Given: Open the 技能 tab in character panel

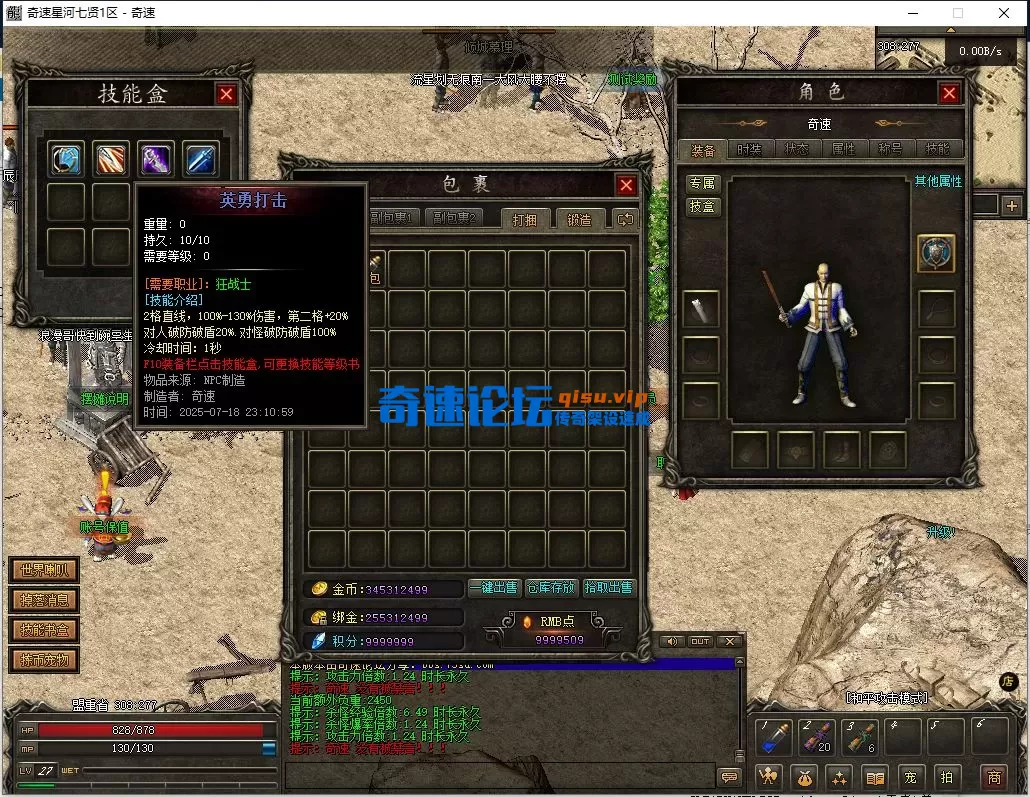Looking at the screenshot, I should coord(937,149).
